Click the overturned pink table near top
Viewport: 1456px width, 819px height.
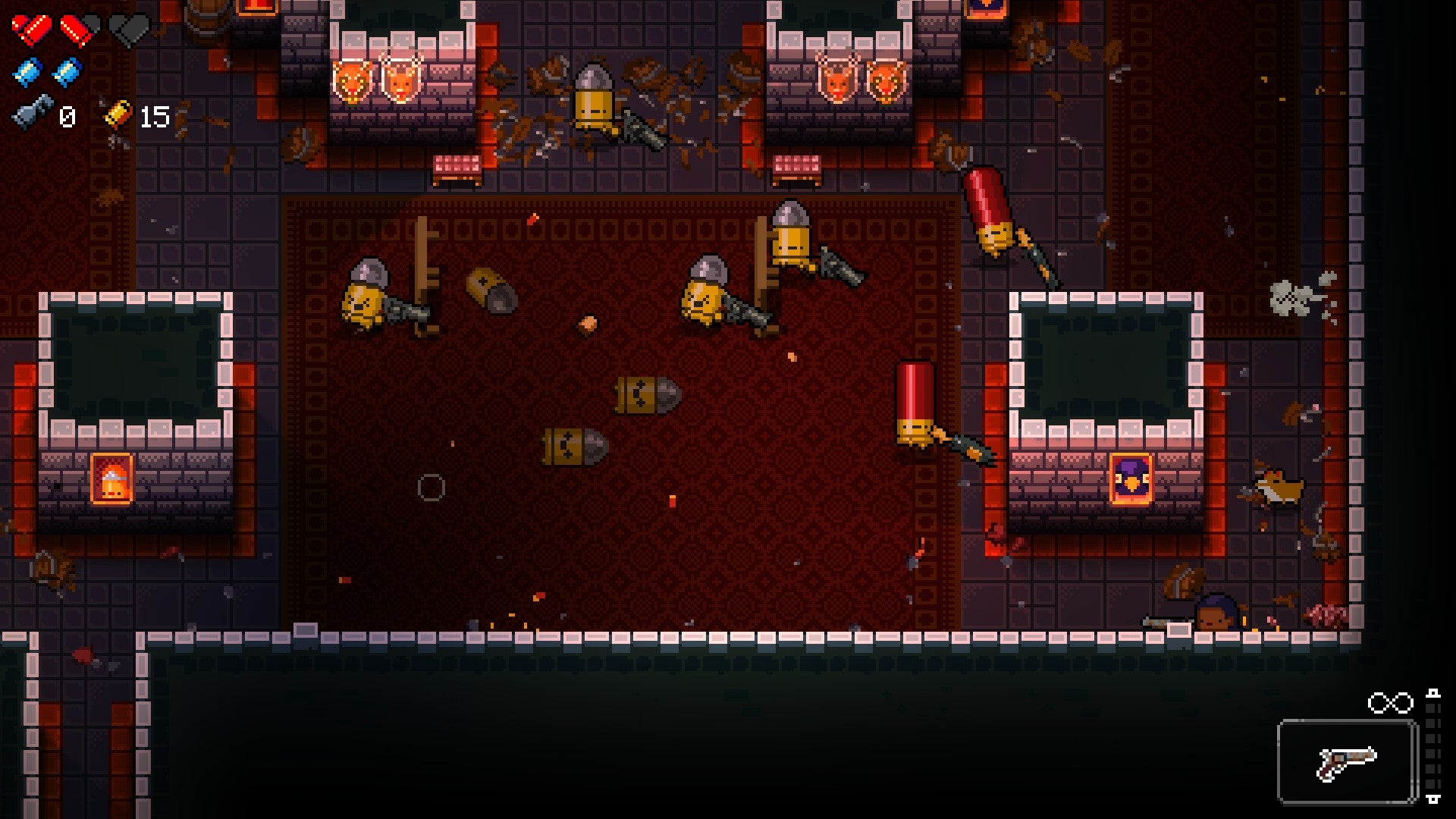coord(455,163)
